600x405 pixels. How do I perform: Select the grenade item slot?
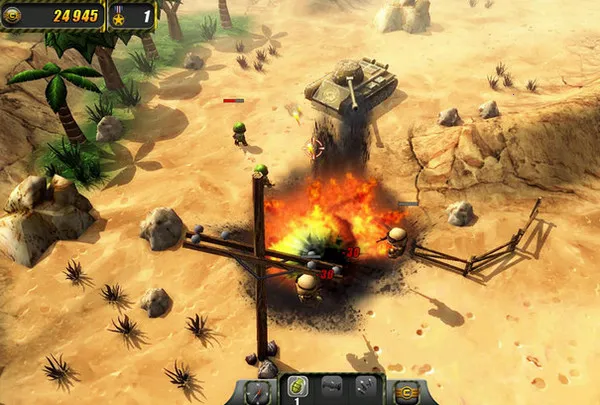(295, 388)
